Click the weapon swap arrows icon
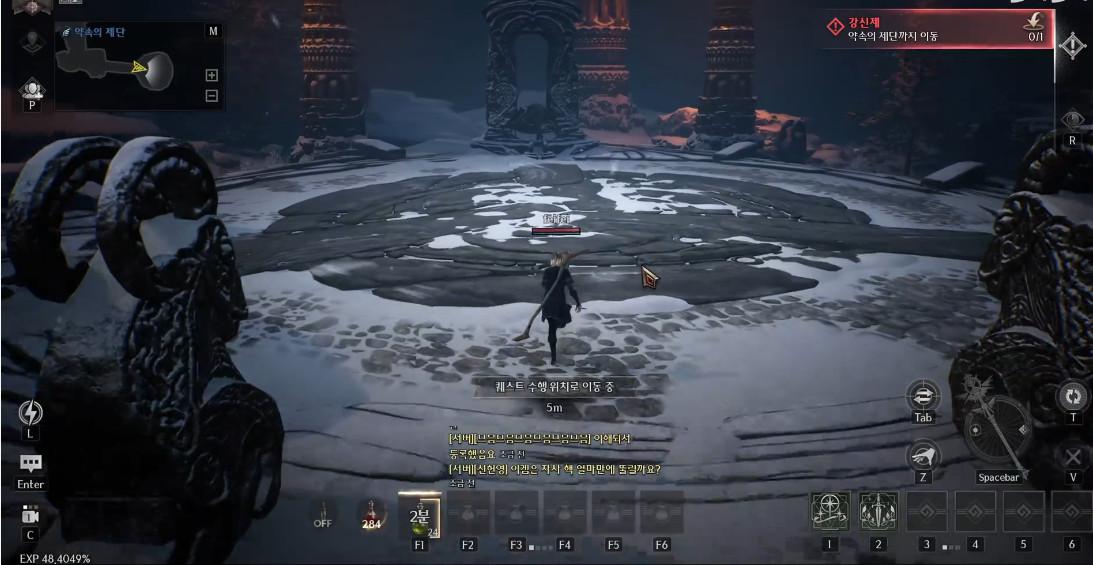The image size is (1093, 565). coord(922,396)
